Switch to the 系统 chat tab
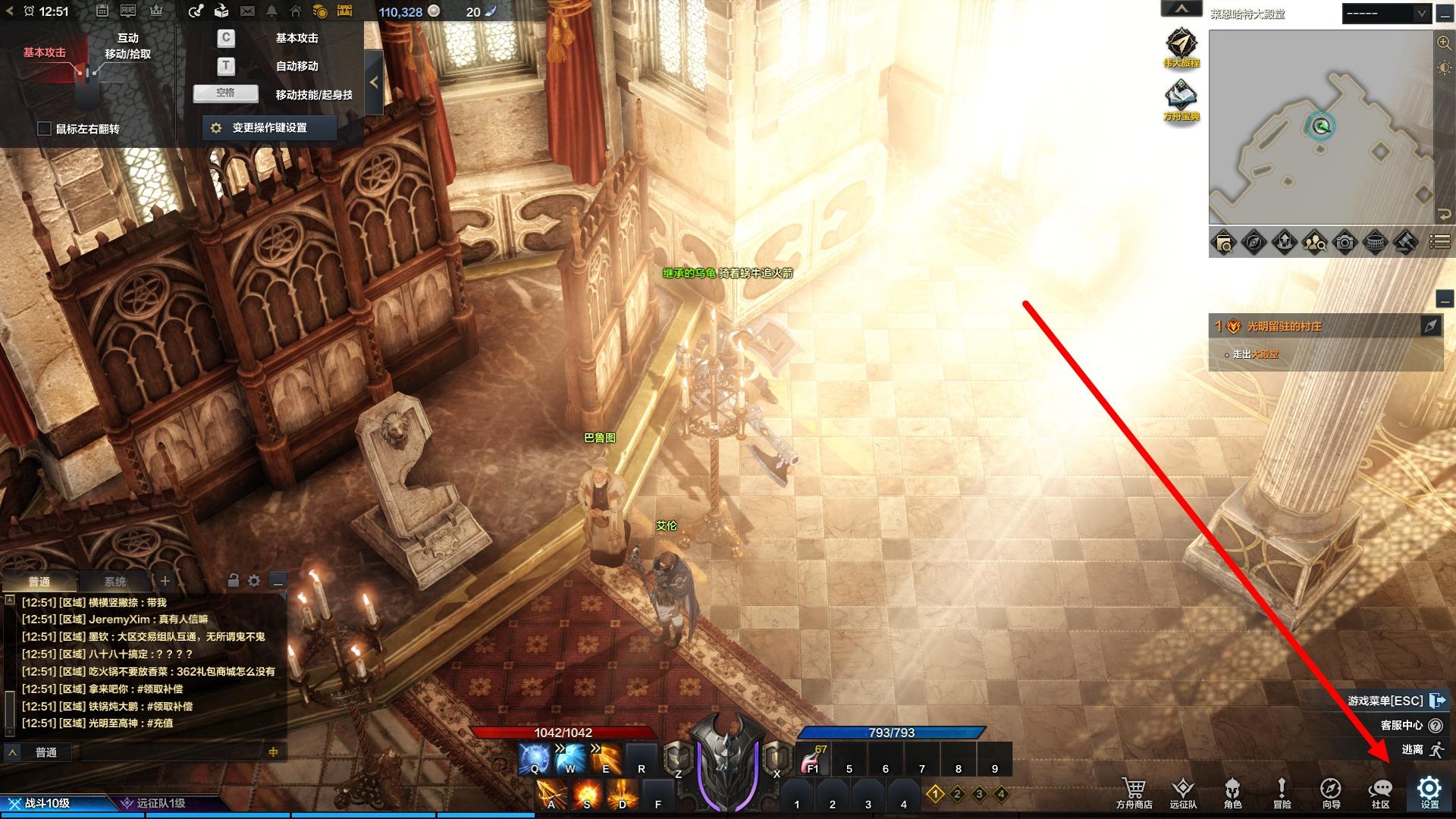 tap(115, 582)
